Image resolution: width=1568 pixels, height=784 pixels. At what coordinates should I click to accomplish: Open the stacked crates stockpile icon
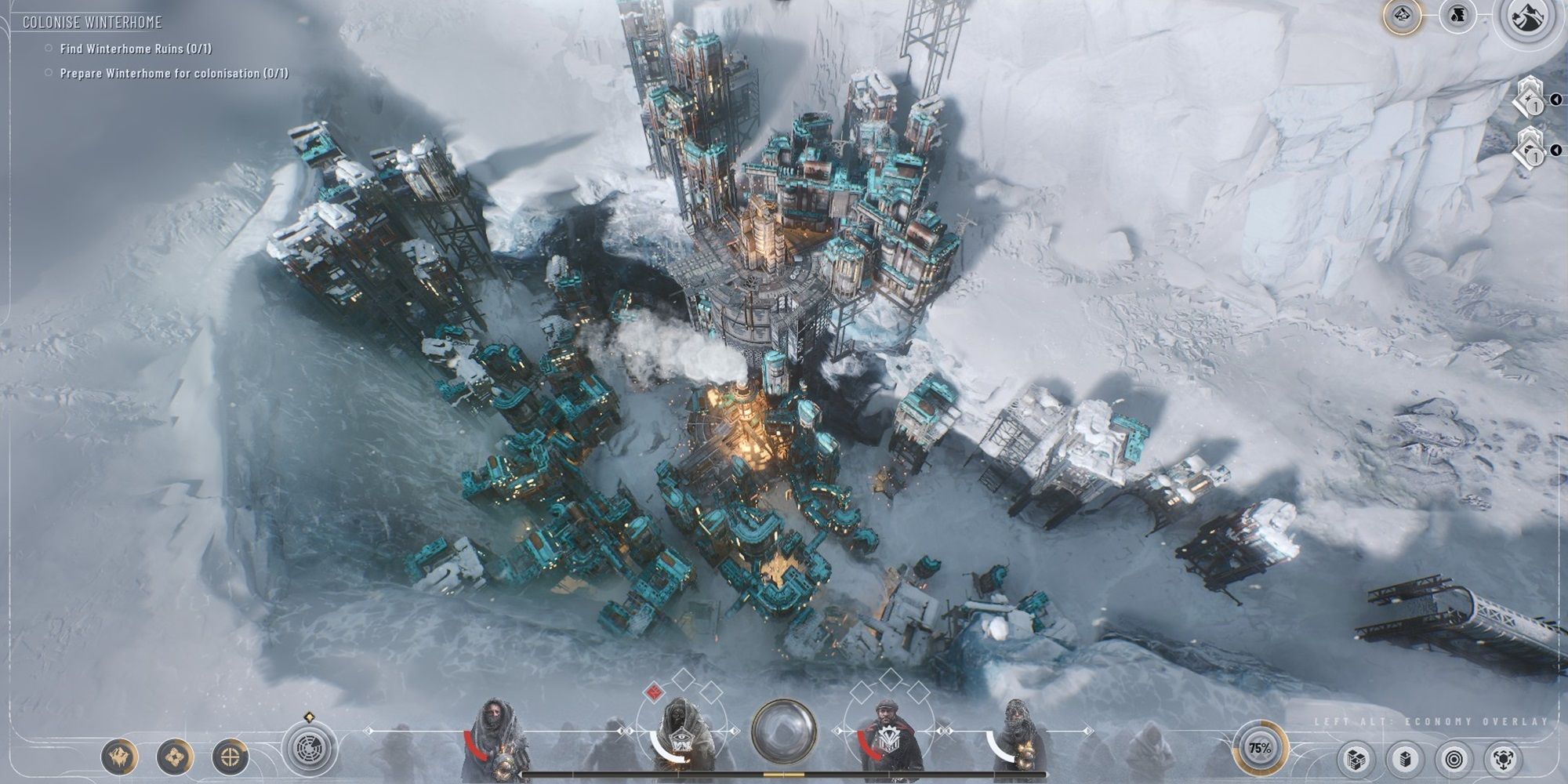[1356, 759]
